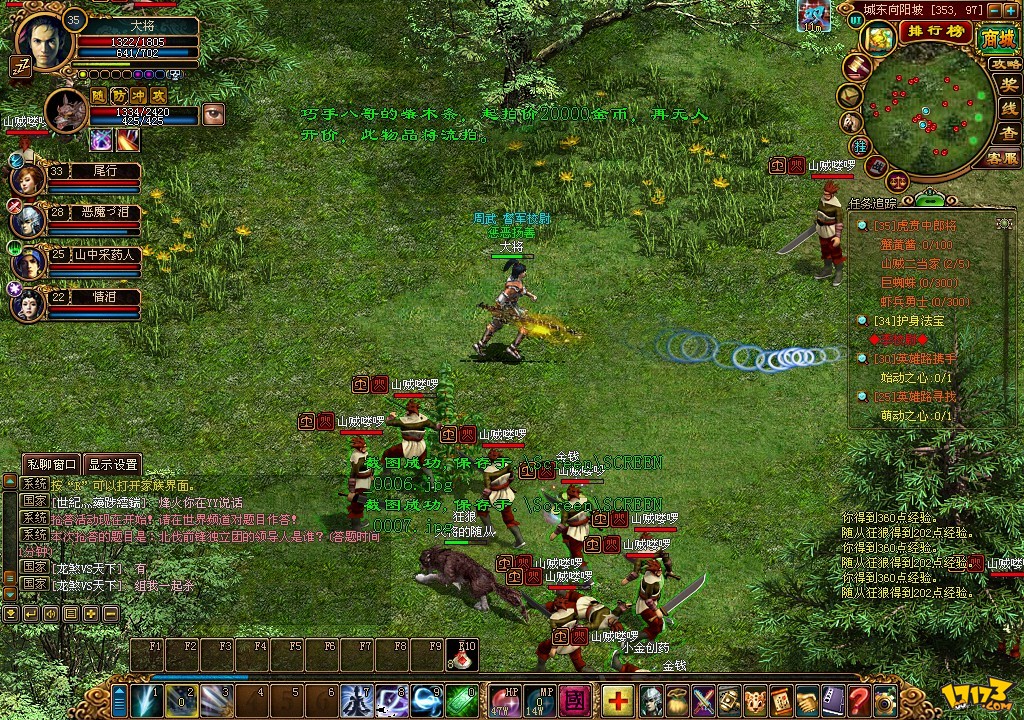
Task: Open the 显示设置 display settings tab
Action: tap(112, 464)
